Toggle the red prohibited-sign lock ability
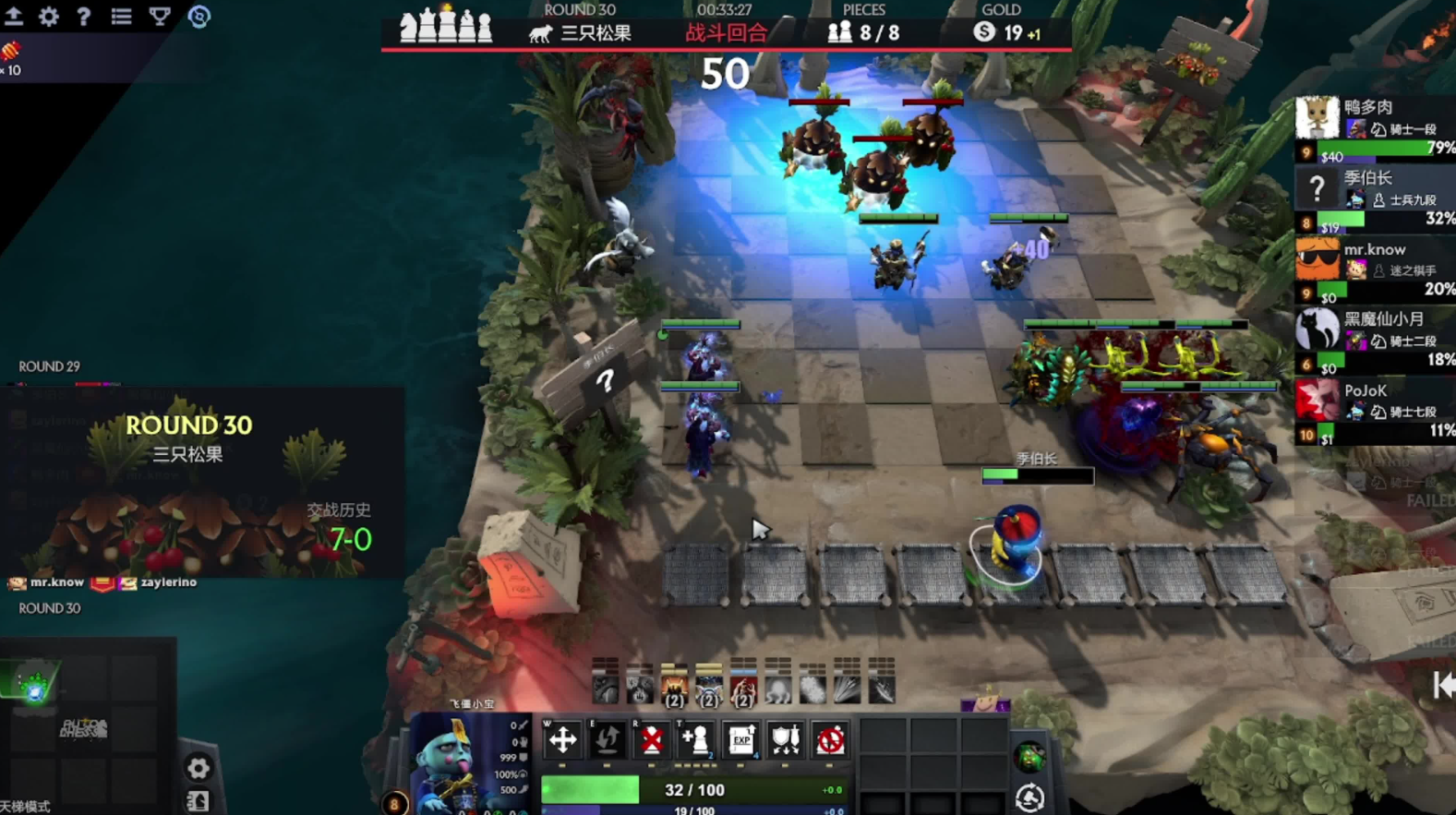Image resolution: width=1456 pixels, height=815 pixels. (x=830, y=739)
